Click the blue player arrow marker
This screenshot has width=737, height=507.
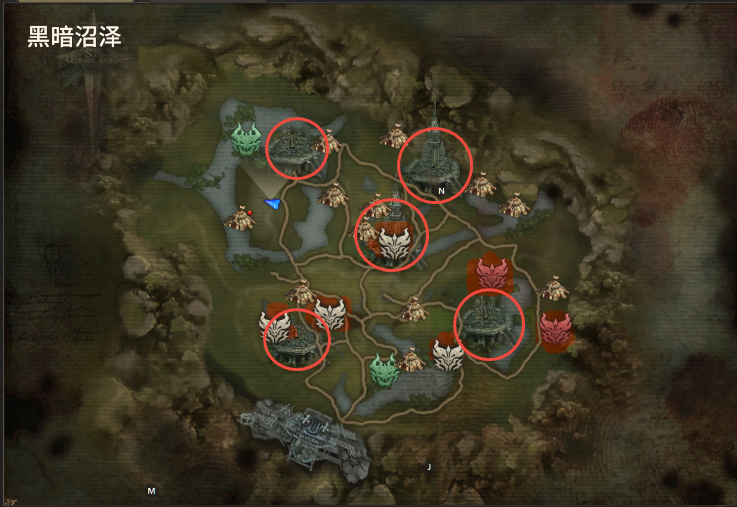pyautogui.click(x=272, y=204)
